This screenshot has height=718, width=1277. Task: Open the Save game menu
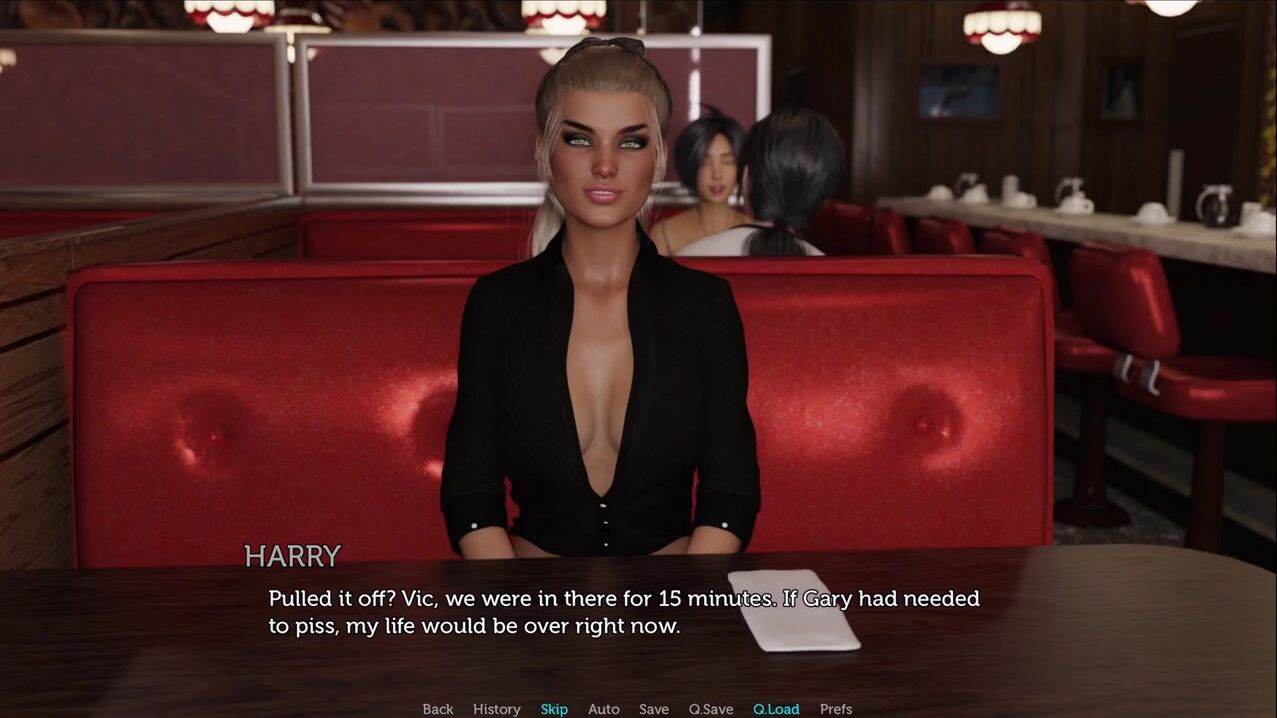(x=653, y=709)
